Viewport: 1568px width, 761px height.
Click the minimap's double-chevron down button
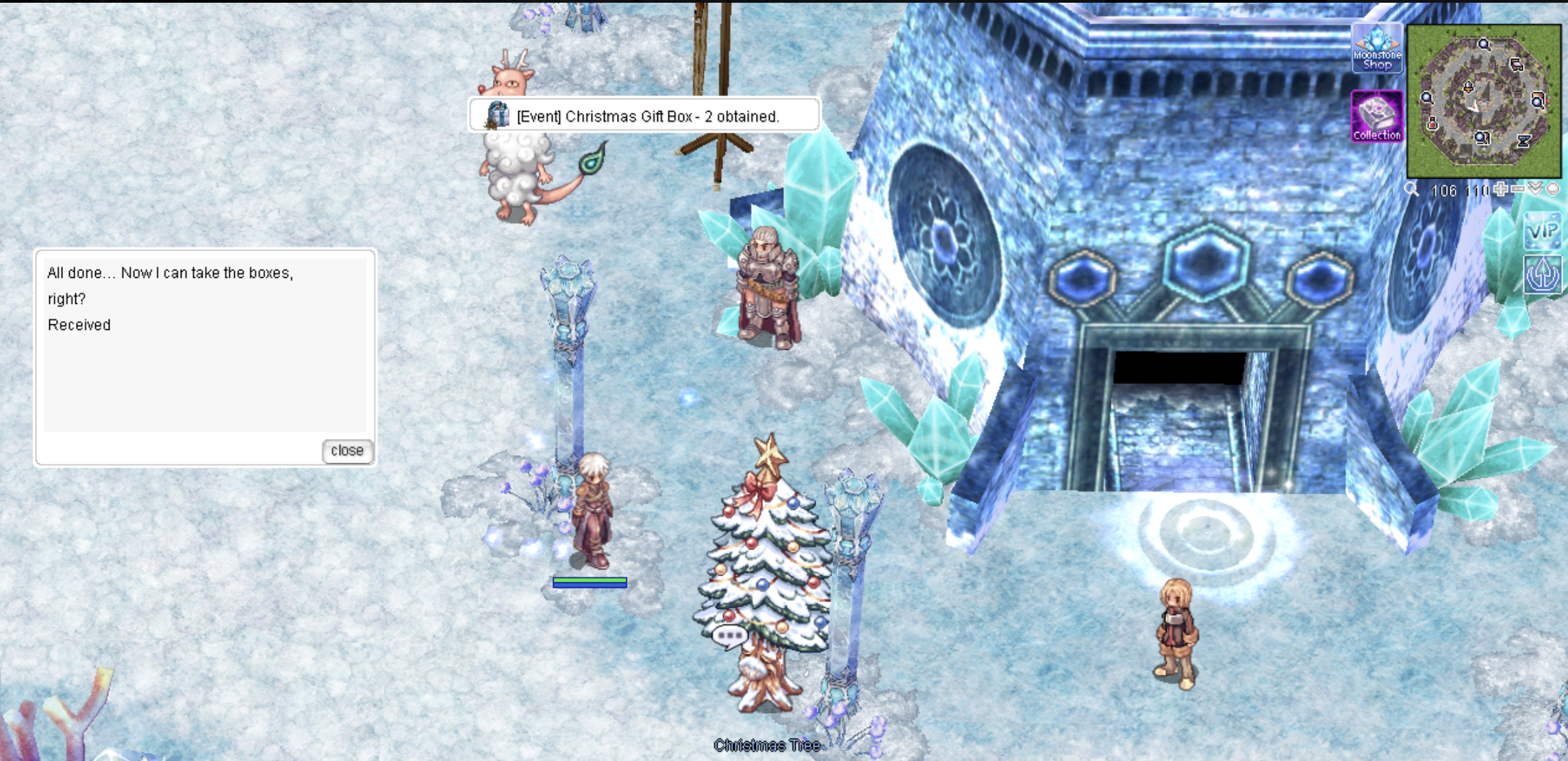point(1536,189)
